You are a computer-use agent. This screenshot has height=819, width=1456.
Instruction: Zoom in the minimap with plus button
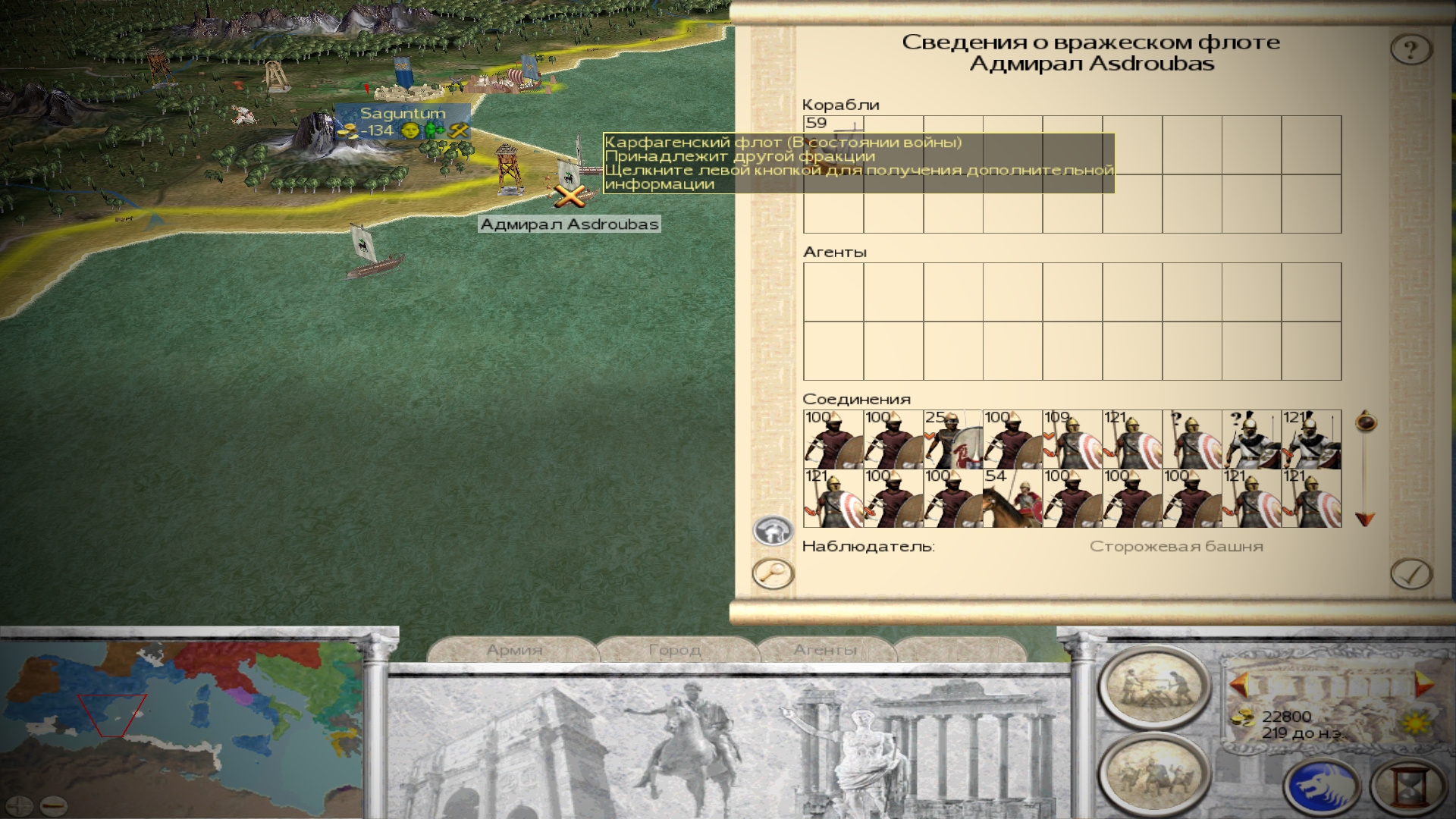tap(20, 805)
